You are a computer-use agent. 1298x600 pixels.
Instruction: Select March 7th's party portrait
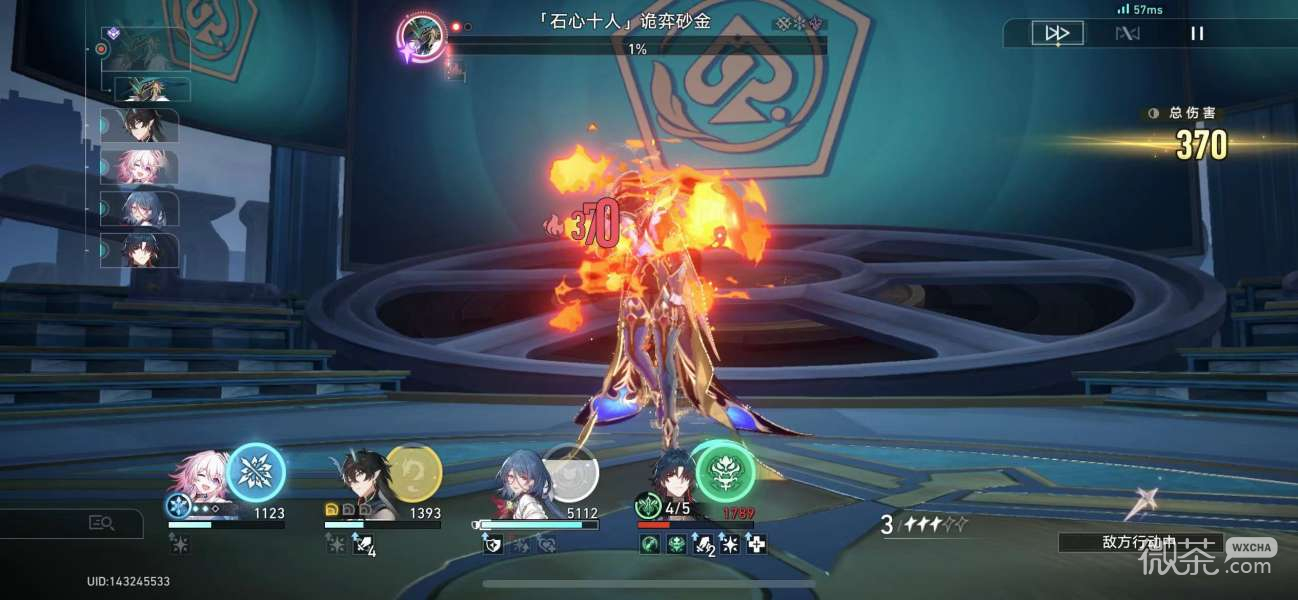[x=201, y=480]
